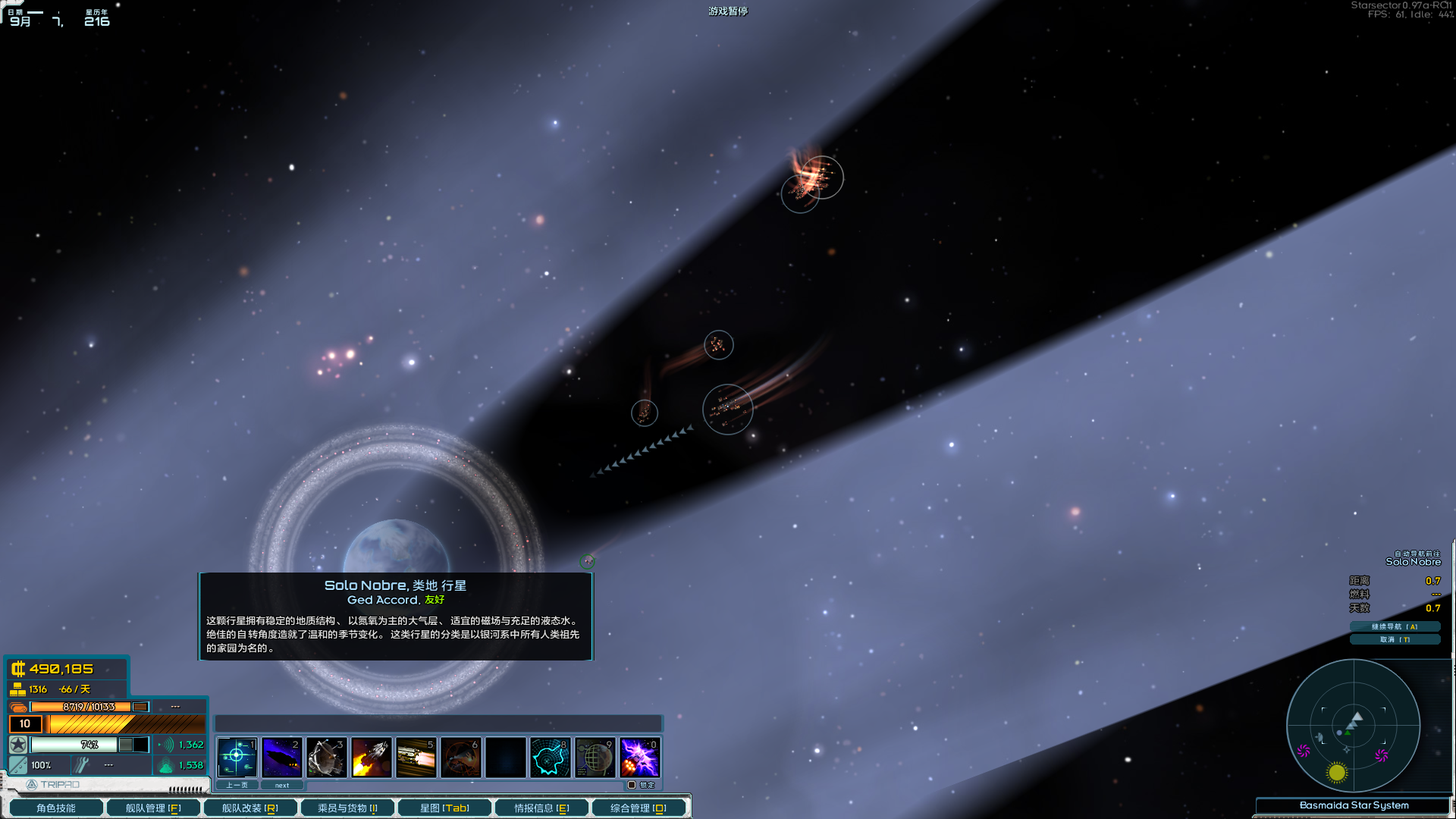Click the 上一页 previous page arrow
Image resolution: width=1456 pixels, height=819 pixels.
(x=236, y=785)
